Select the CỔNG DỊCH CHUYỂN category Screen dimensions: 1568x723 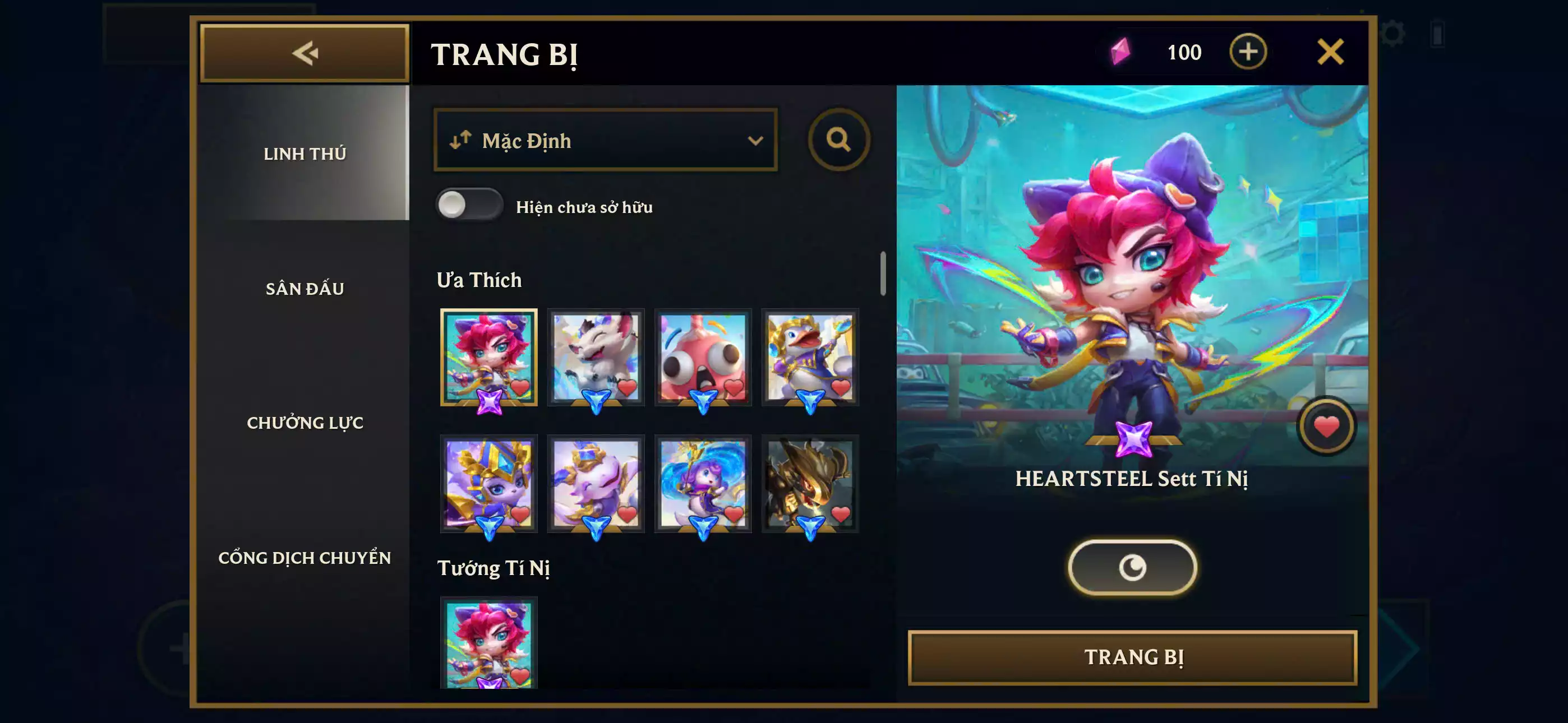click(x=305, y=557)
